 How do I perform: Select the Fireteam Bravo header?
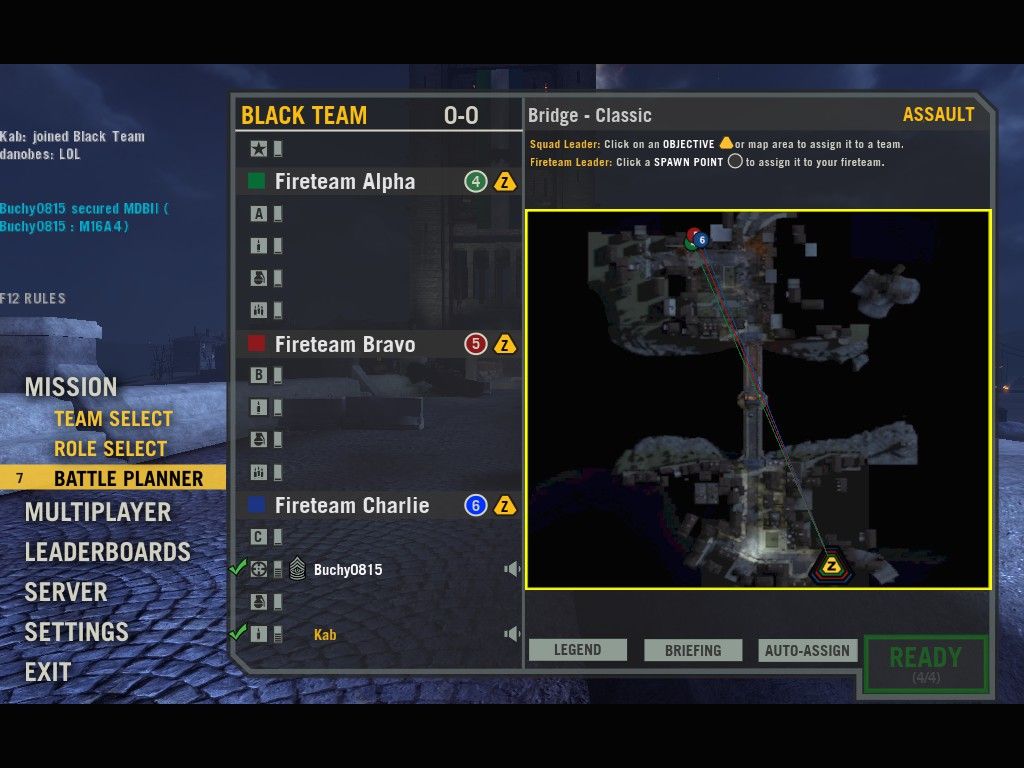click(345, 345)
